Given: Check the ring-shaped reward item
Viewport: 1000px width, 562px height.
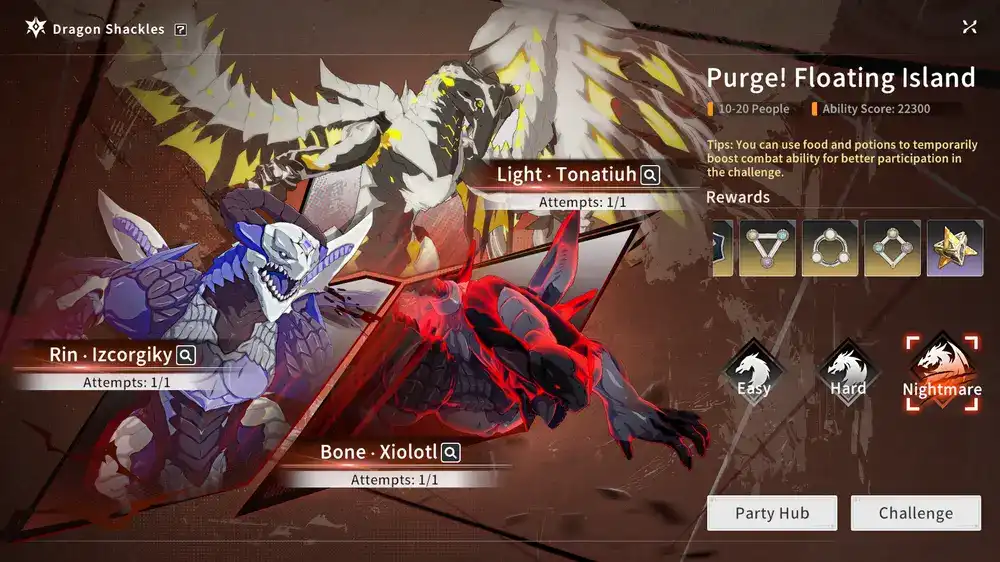Looking at the screenshot, I should (x=830, y=248).
